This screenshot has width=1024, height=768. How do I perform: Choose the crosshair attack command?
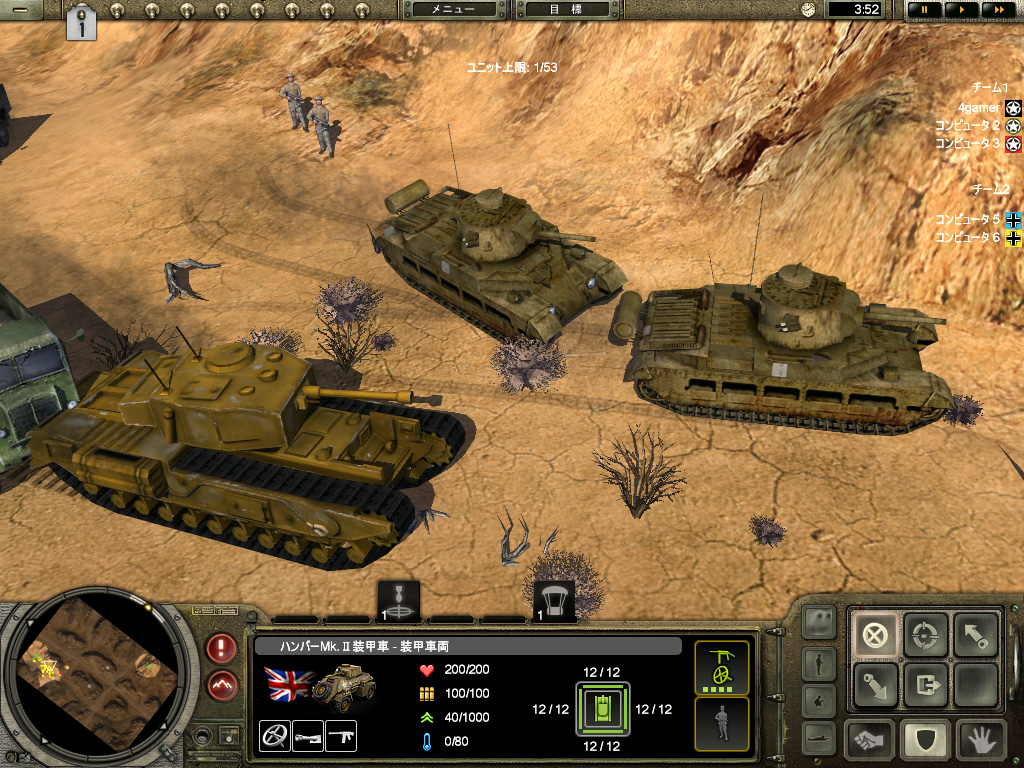tap(925, 635)
